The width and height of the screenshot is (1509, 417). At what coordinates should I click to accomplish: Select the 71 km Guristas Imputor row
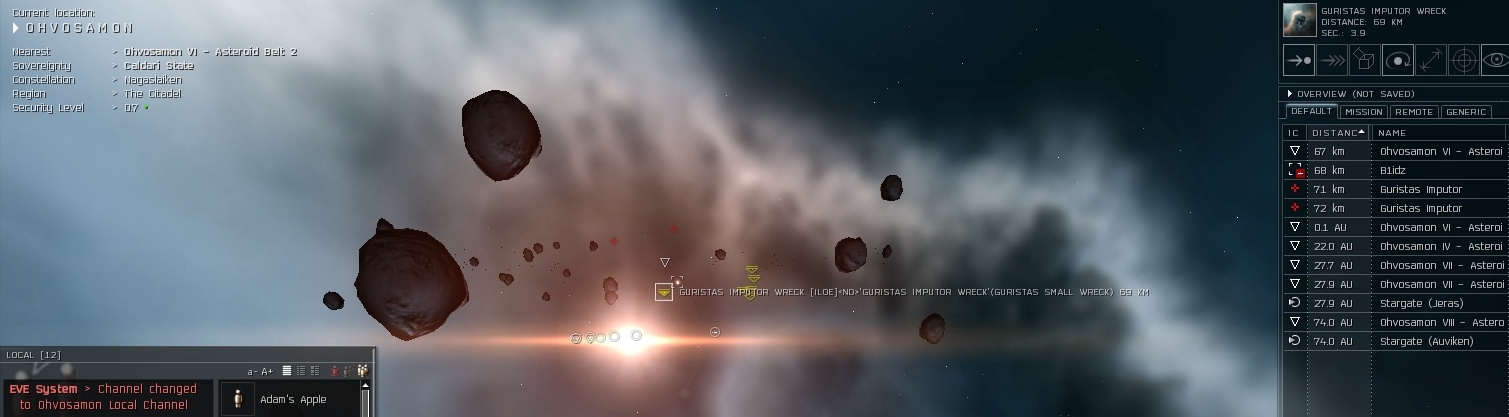tap(1420, 189)
